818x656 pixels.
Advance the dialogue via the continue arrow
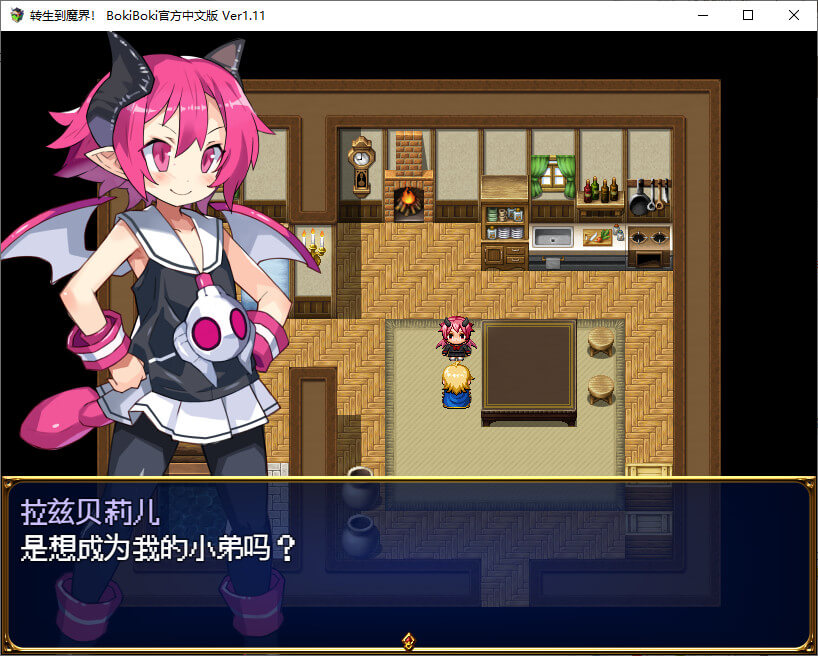[x=408, y=640]
